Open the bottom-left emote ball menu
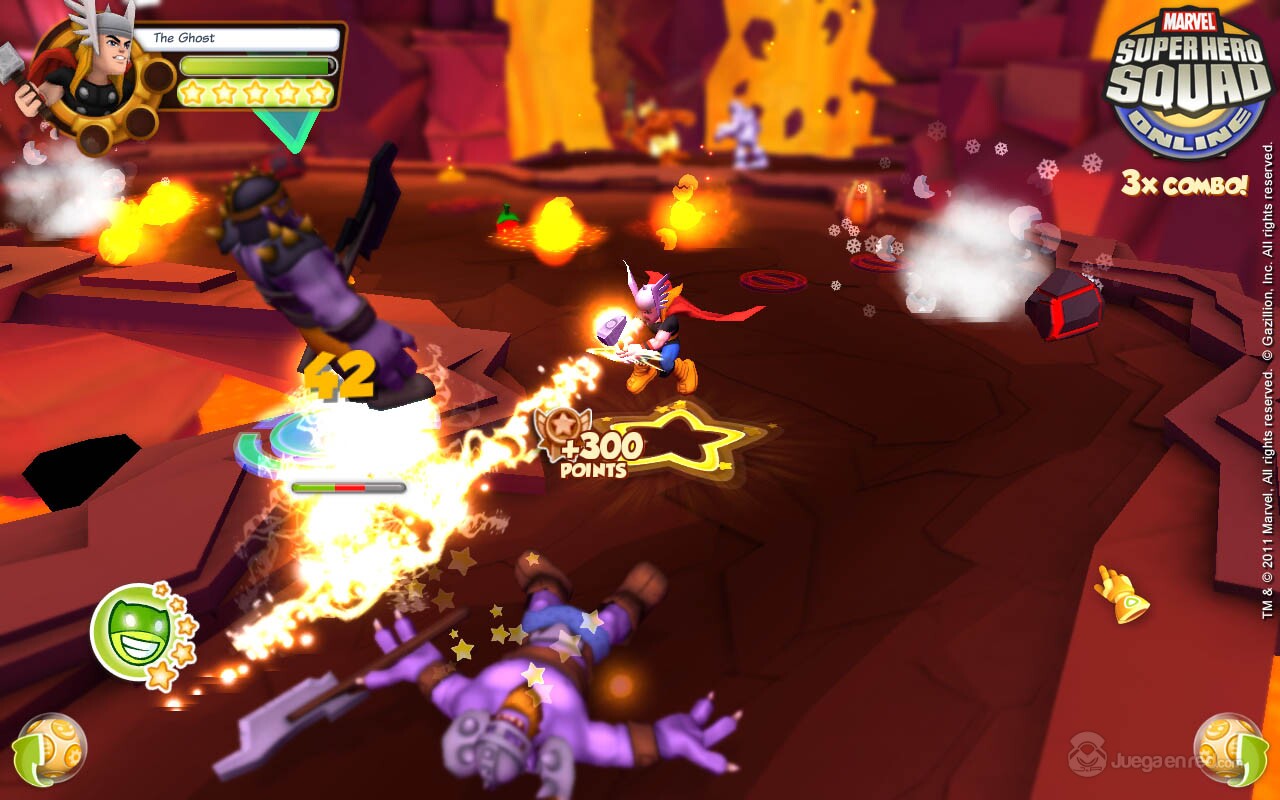1280x800 pixels. (49, 750)
